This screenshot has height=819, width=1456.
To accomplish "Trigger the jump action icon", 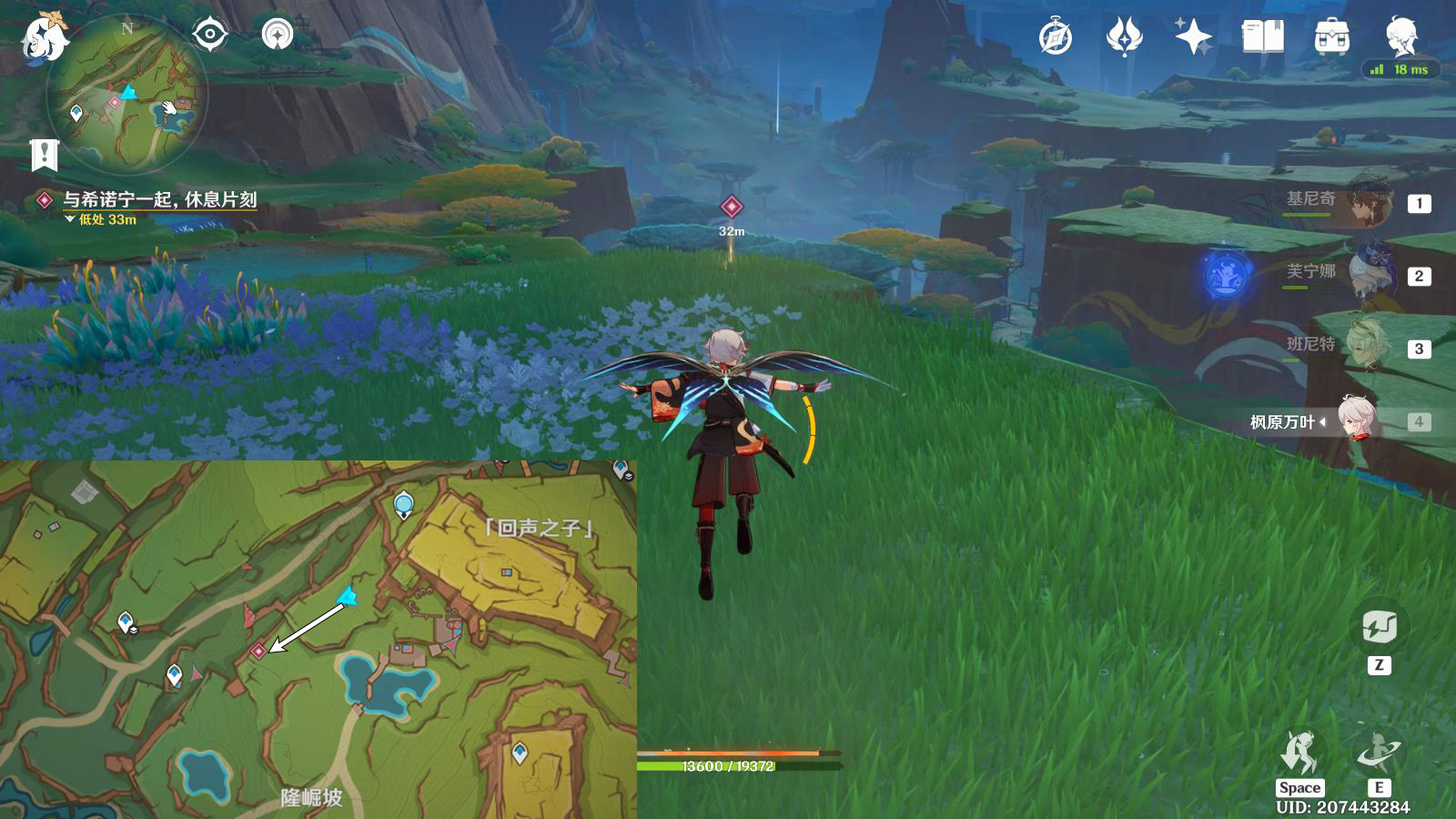I will [x=1299, y=753].
